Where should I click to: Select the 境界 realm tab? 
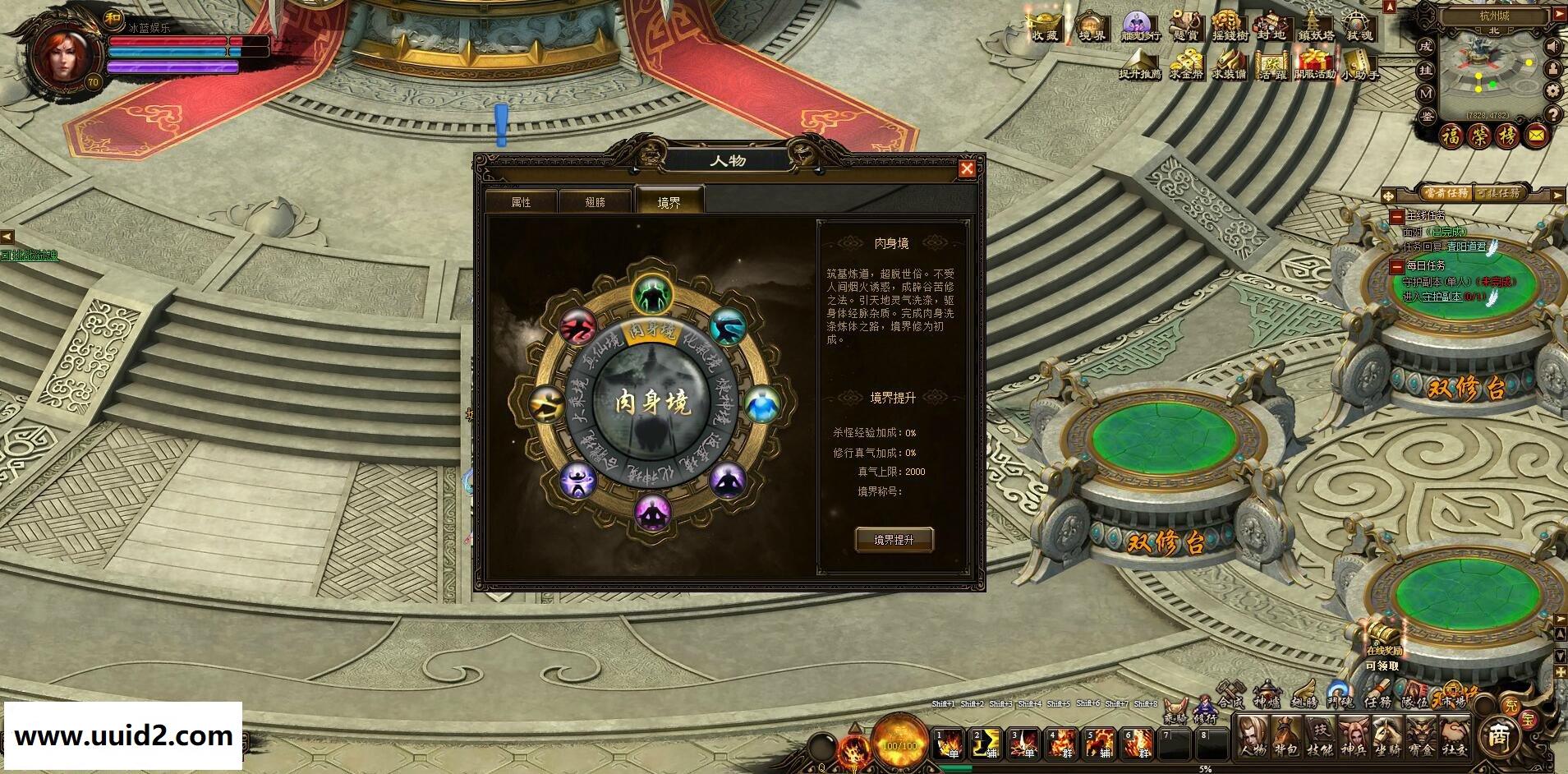[669, 202]
